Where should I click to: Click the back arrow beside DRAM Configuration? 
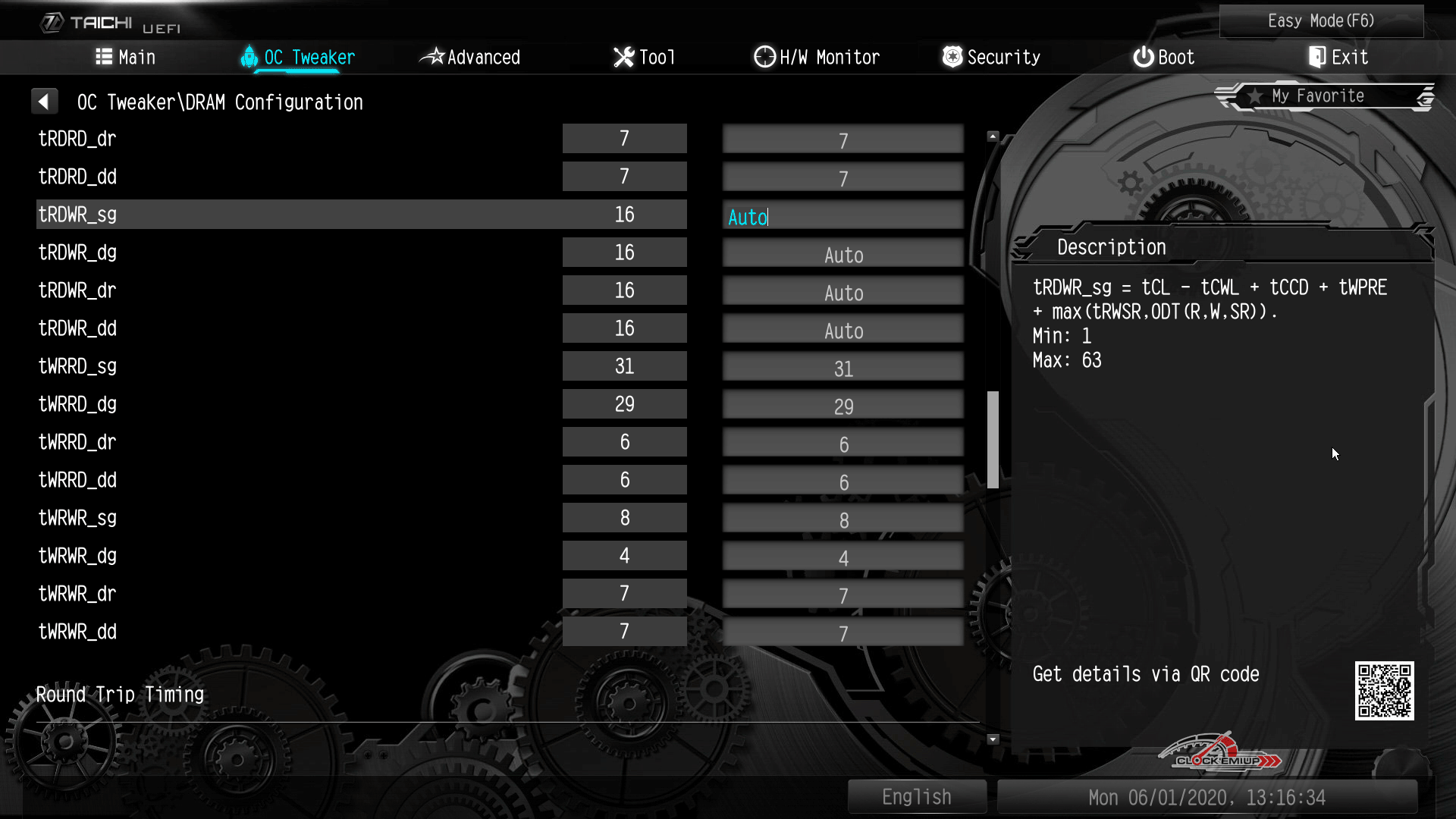[44, 102]
